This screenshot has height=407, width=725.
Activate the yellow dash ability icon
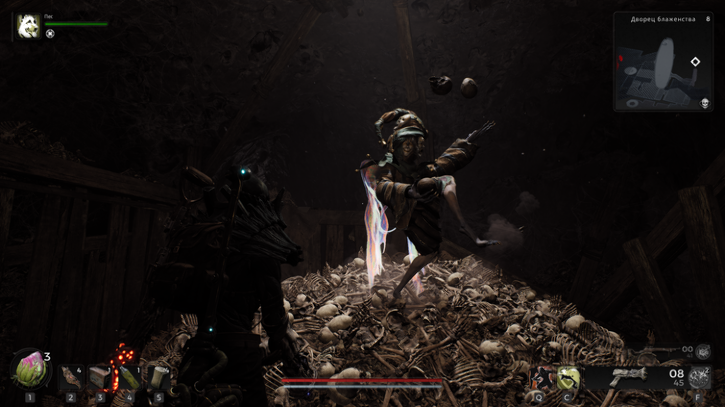pos(568,377)
